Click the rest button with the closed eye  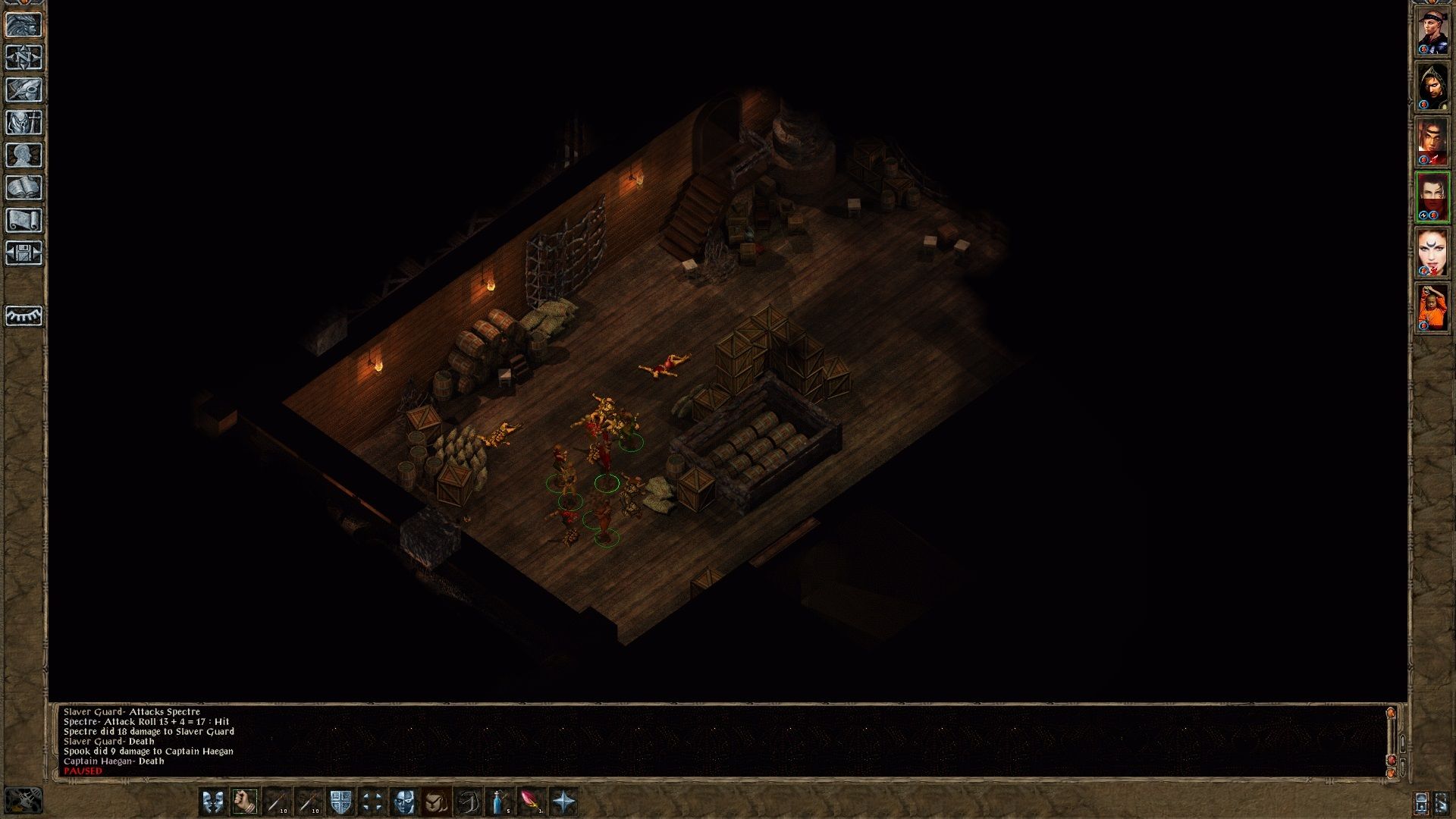(24, 315)
